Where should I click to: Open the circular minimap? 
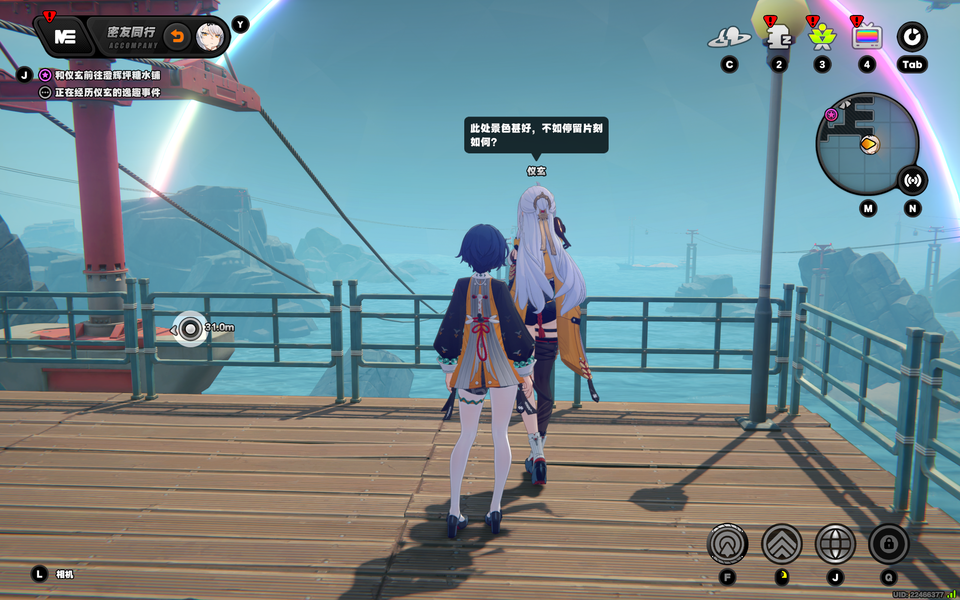866,143
